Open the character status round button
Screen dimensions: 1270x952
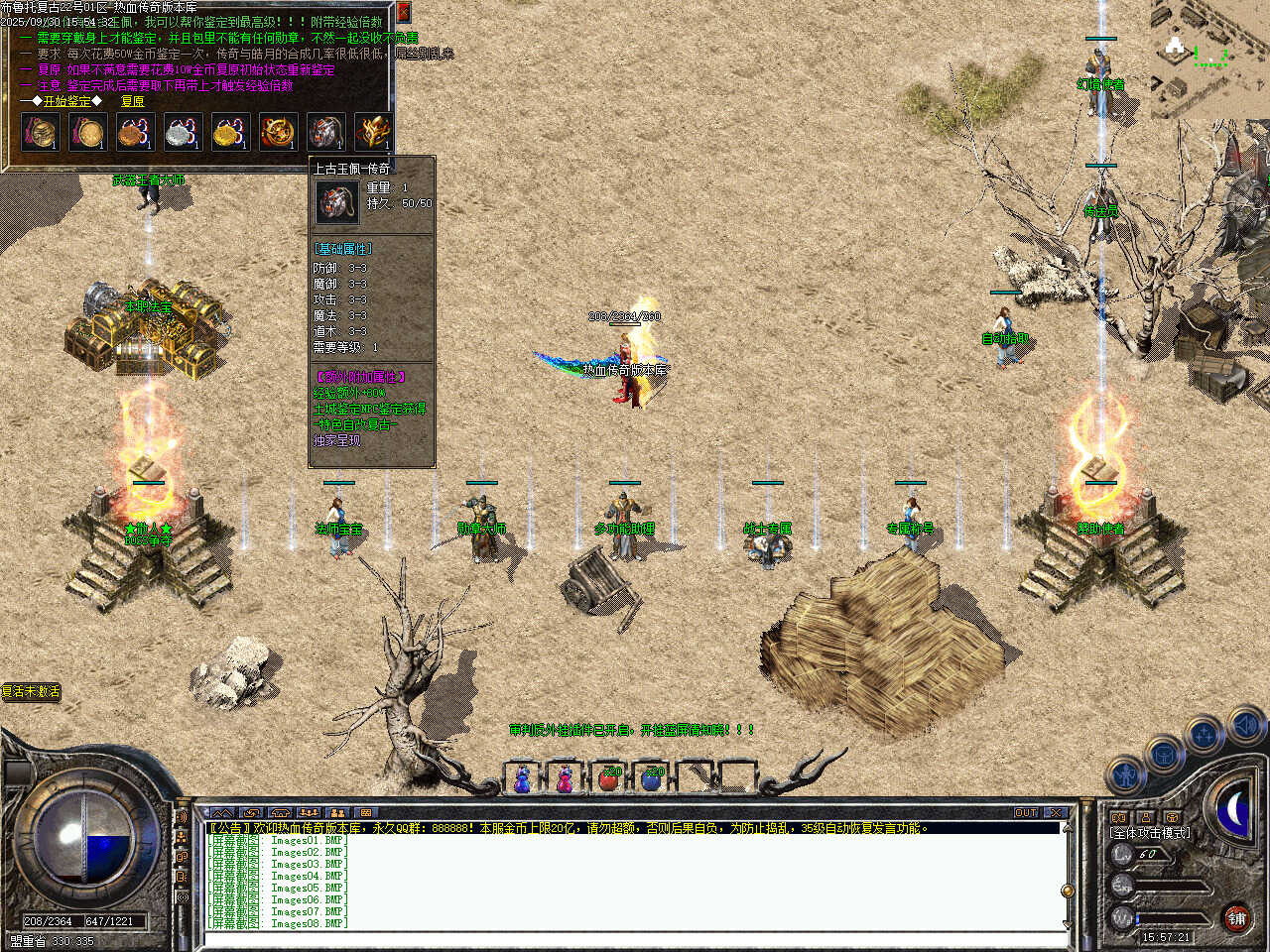(1125, 773)
